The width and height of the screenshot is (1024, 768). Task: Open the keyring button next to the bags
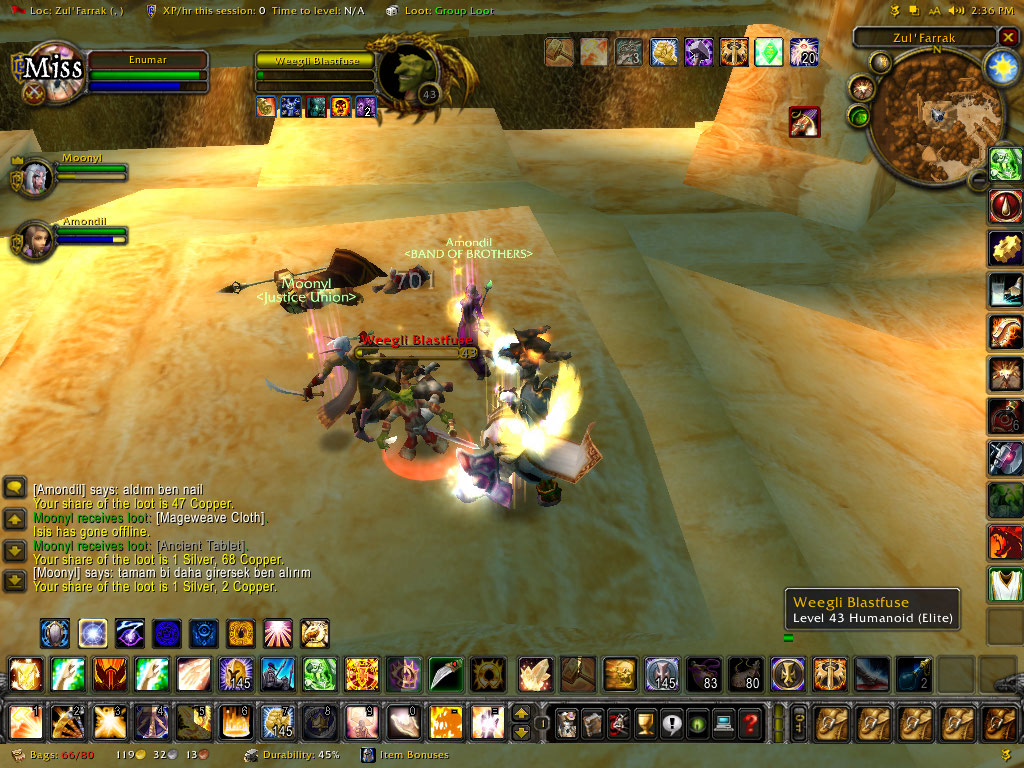tap(799, 722)
